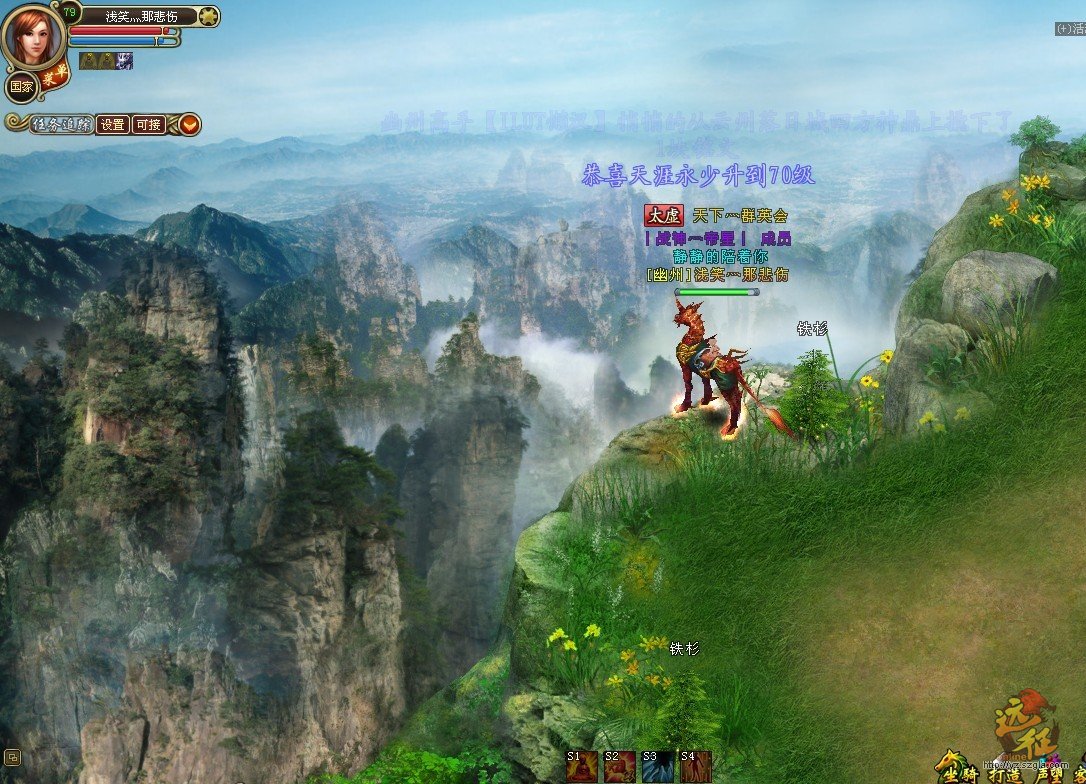1086x784 pixels.
Task: Trigger the S4 standing-figure skill
Action: coord(695,767)
